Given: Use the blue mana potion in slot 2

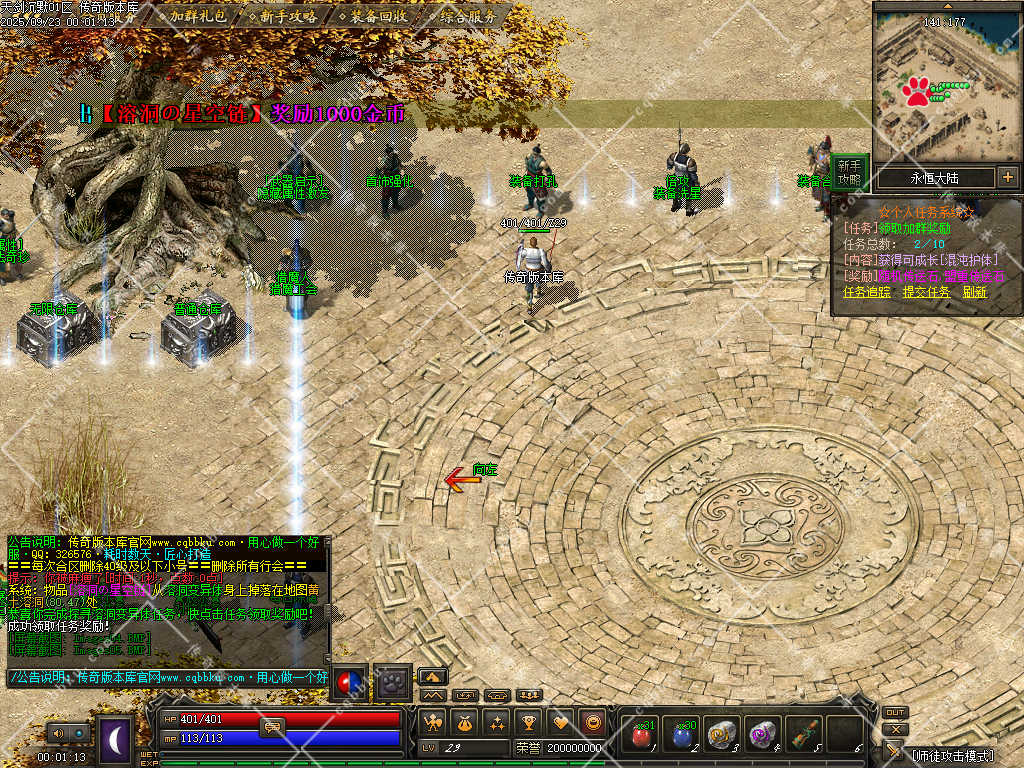Looking at the screenshot, I should [681, 735].
